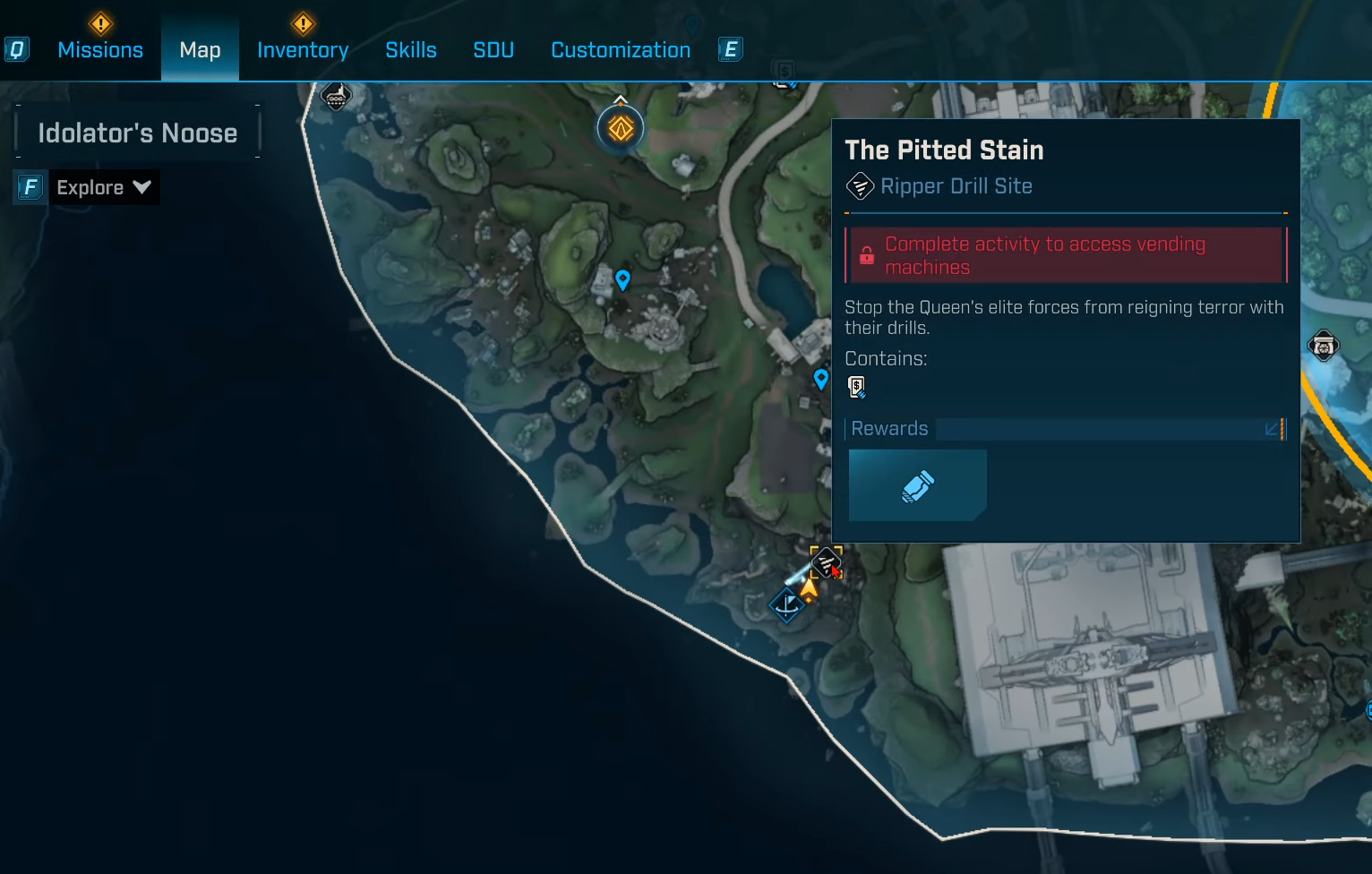Go to the Skills tab

pyautogui.click(x=411, y=50)
